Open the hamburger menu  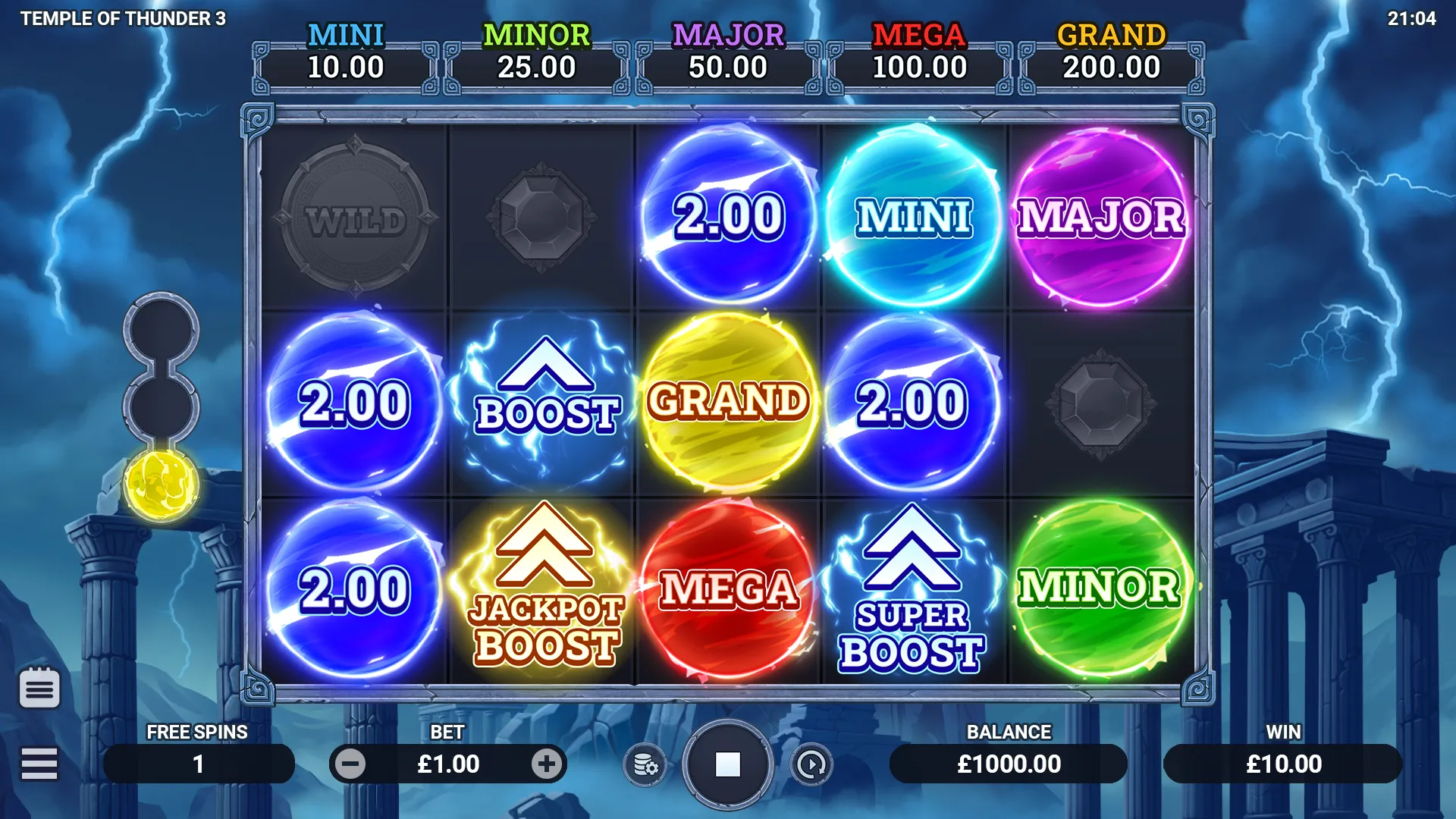point(39,764)
